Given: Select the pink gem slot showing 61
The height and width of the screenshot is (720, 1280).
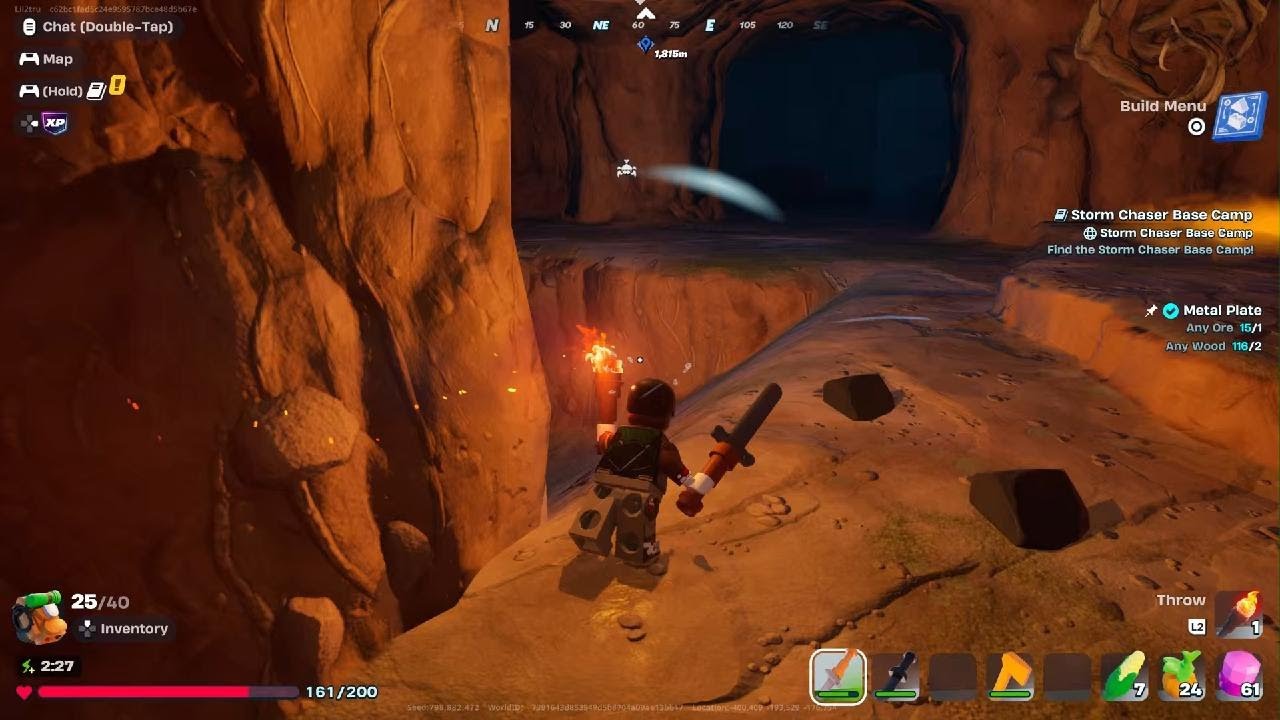Looking at the screenshot, I should pos(1239,675).
